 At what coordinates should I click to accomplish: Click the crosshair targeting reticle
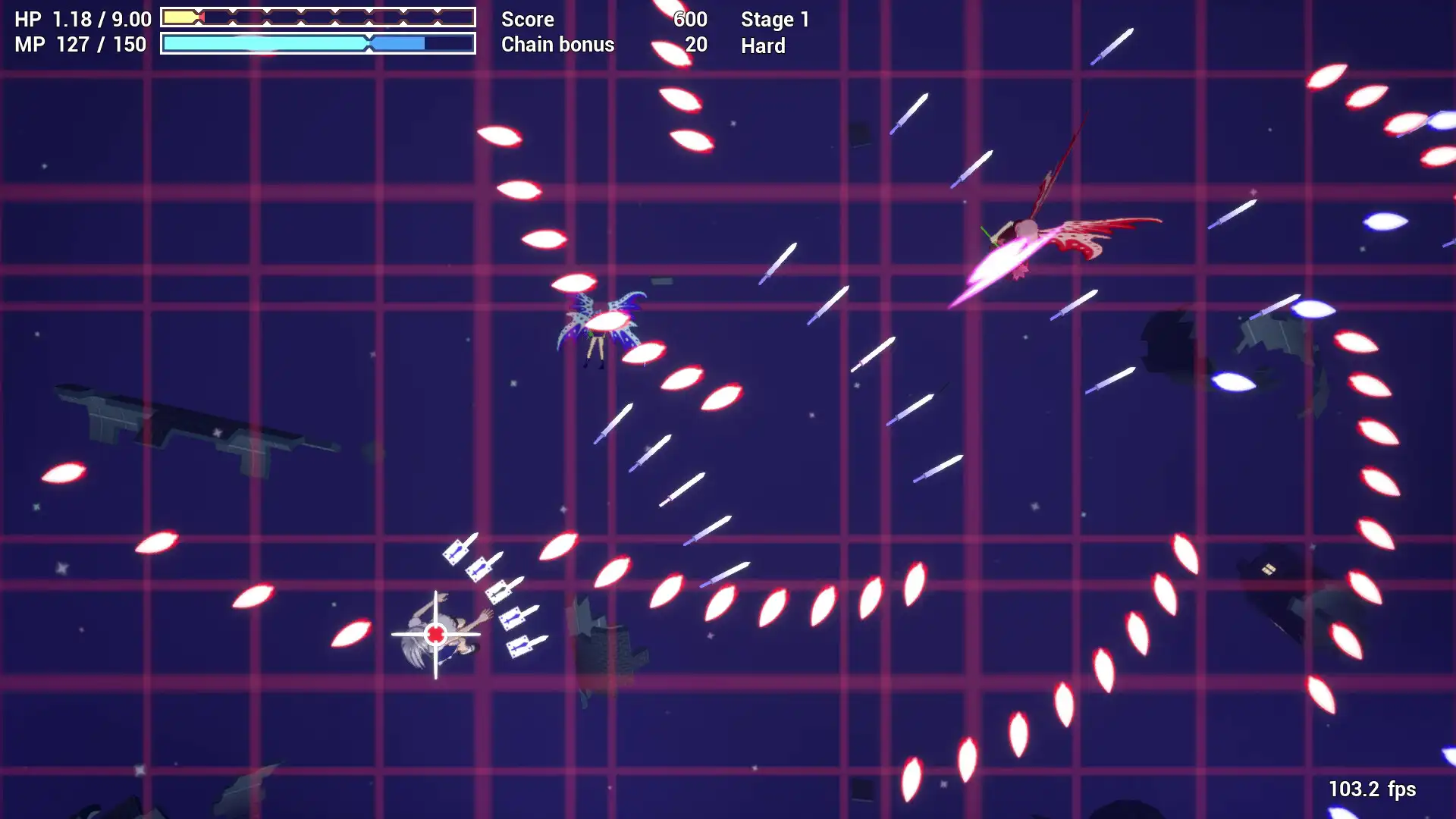[x=436, y=632]
